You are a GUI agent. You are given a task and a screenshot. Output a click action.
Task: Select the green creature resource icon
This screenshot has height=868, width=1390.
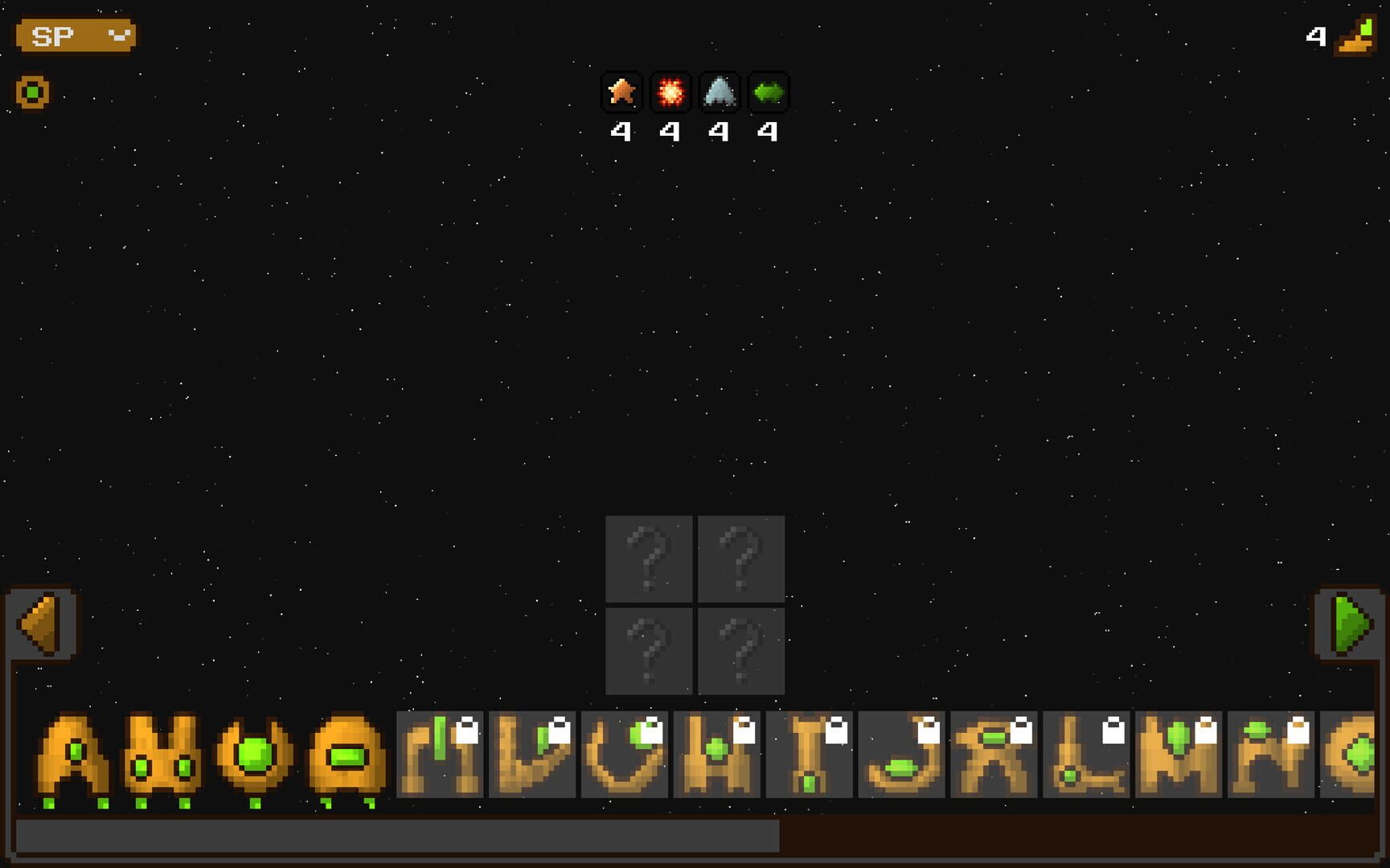pyautogui.click(x=769, y=92)
